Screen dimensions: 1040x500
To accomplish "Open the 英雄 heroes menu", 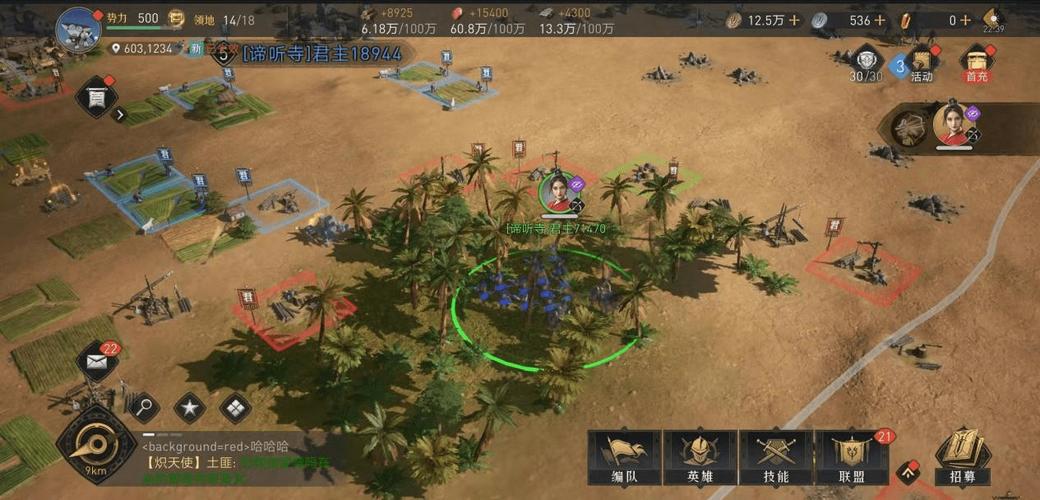I will click(x=700, y=460).
